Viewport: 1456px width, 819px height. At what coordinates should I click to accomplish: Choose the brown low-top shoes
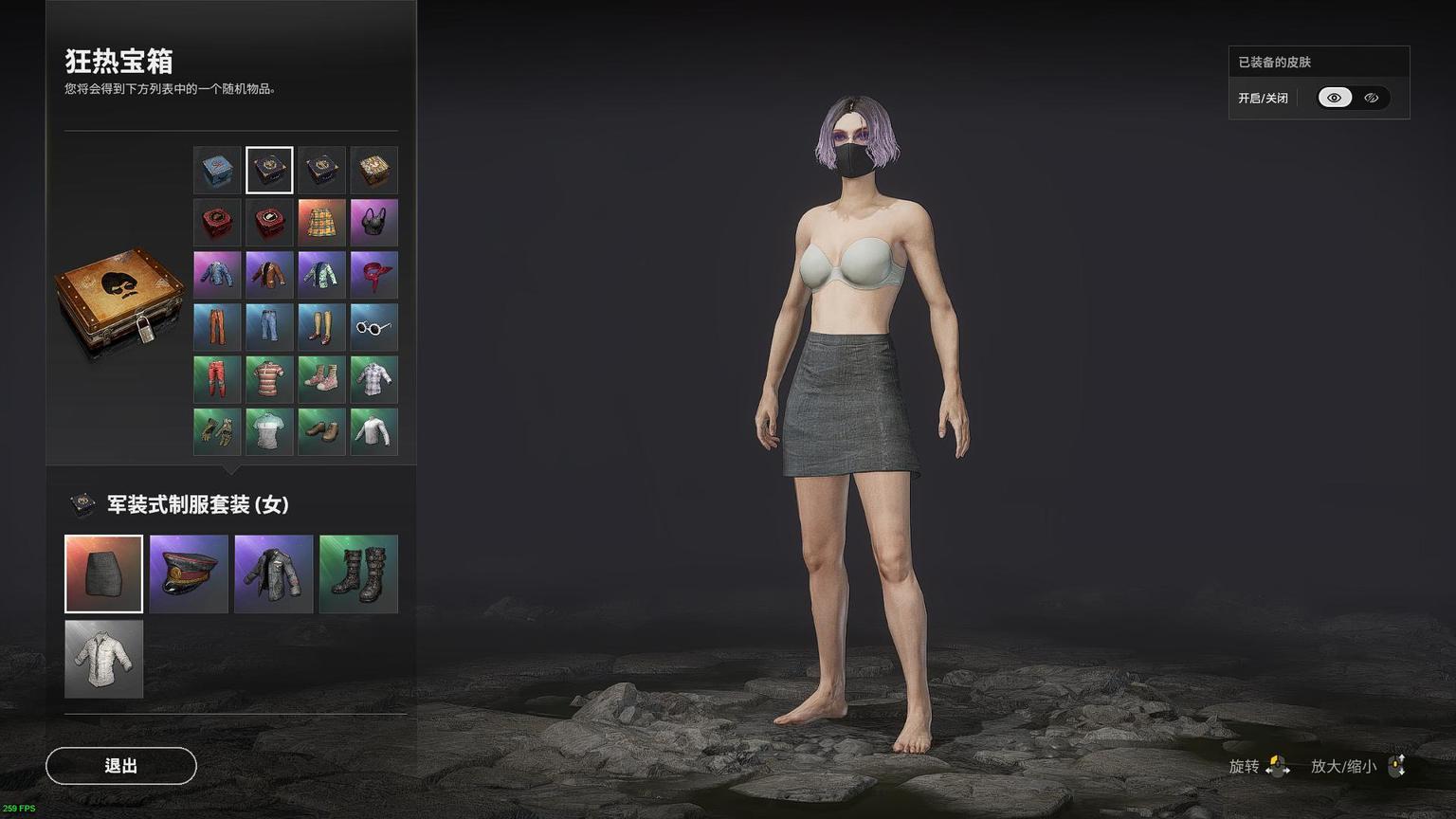coord(321,431)
